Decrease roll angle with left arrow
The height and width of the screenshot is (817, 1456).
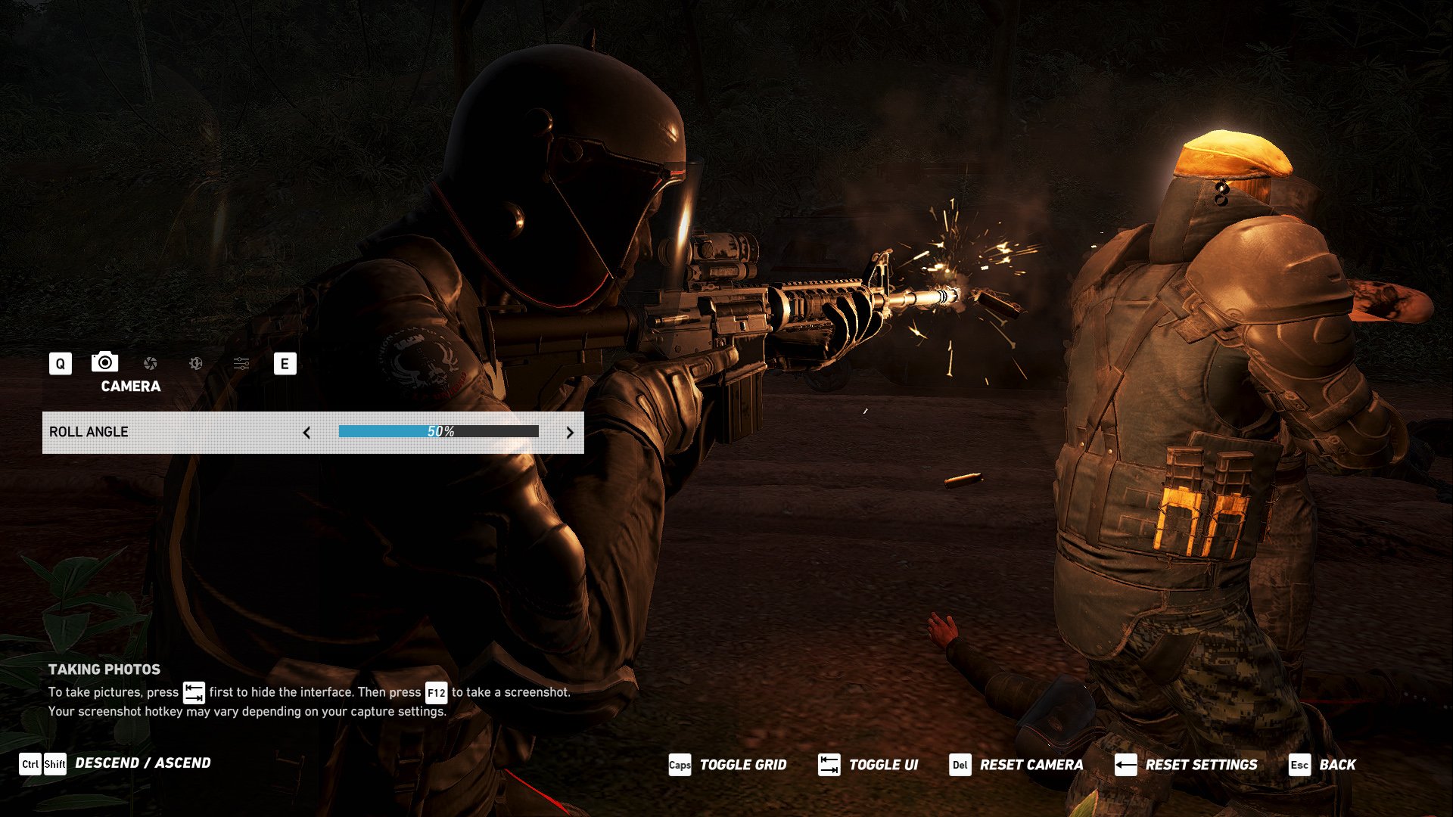coord(306,433)
